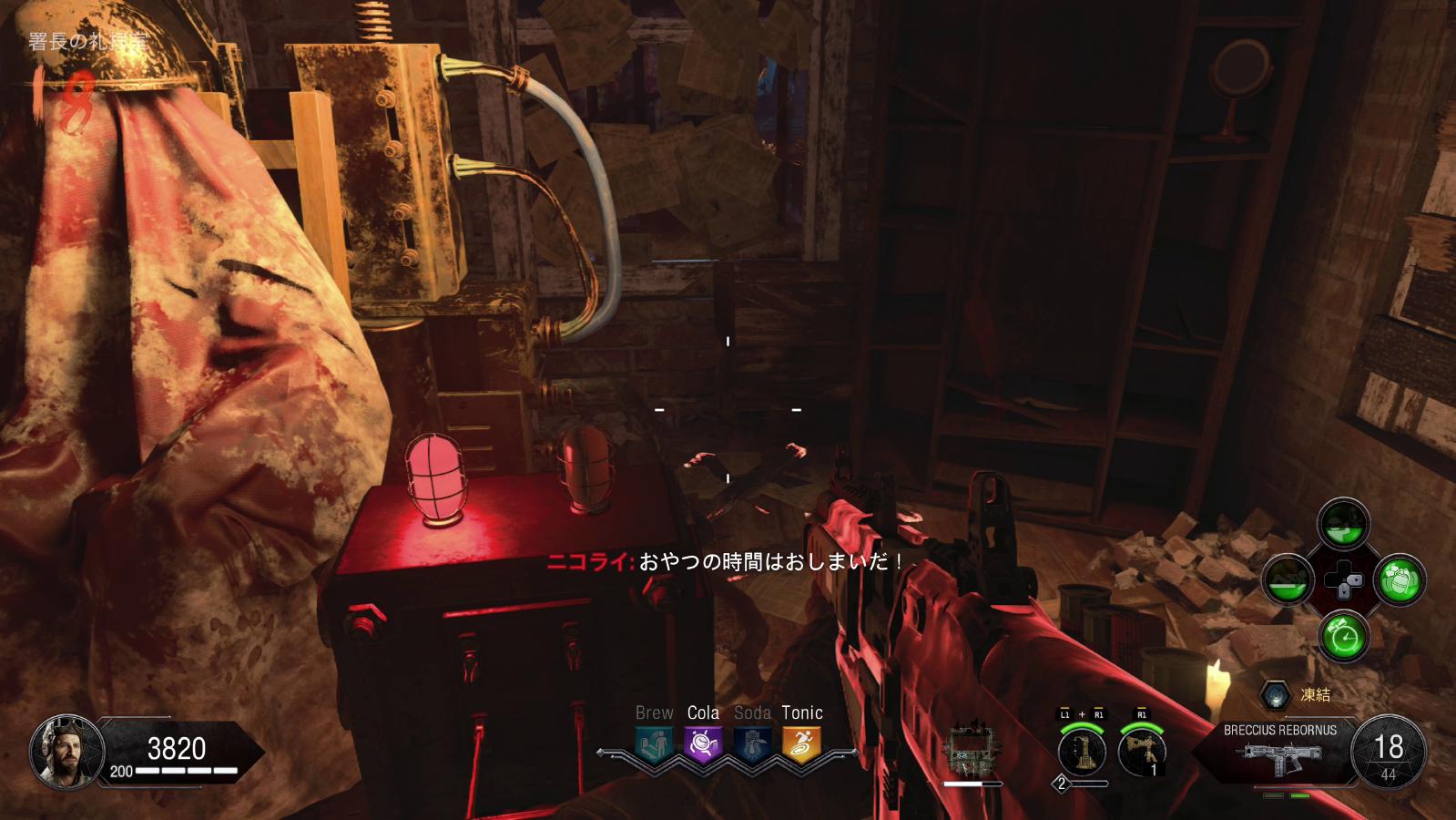
Task: Select the top green elixir slot
Action: [x=1344, y=523]
